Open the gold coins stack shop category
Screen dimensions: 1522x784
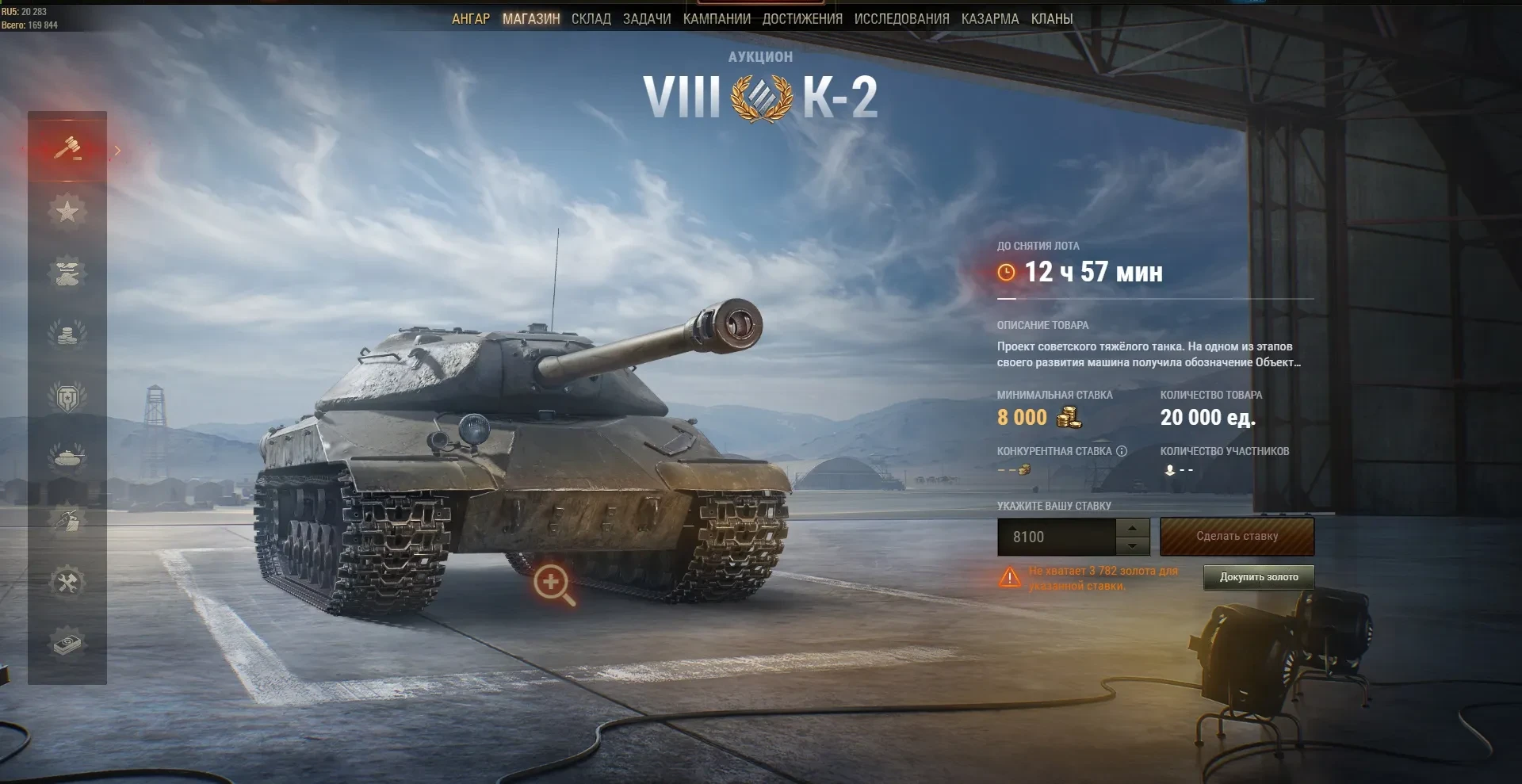click(67, 334)
